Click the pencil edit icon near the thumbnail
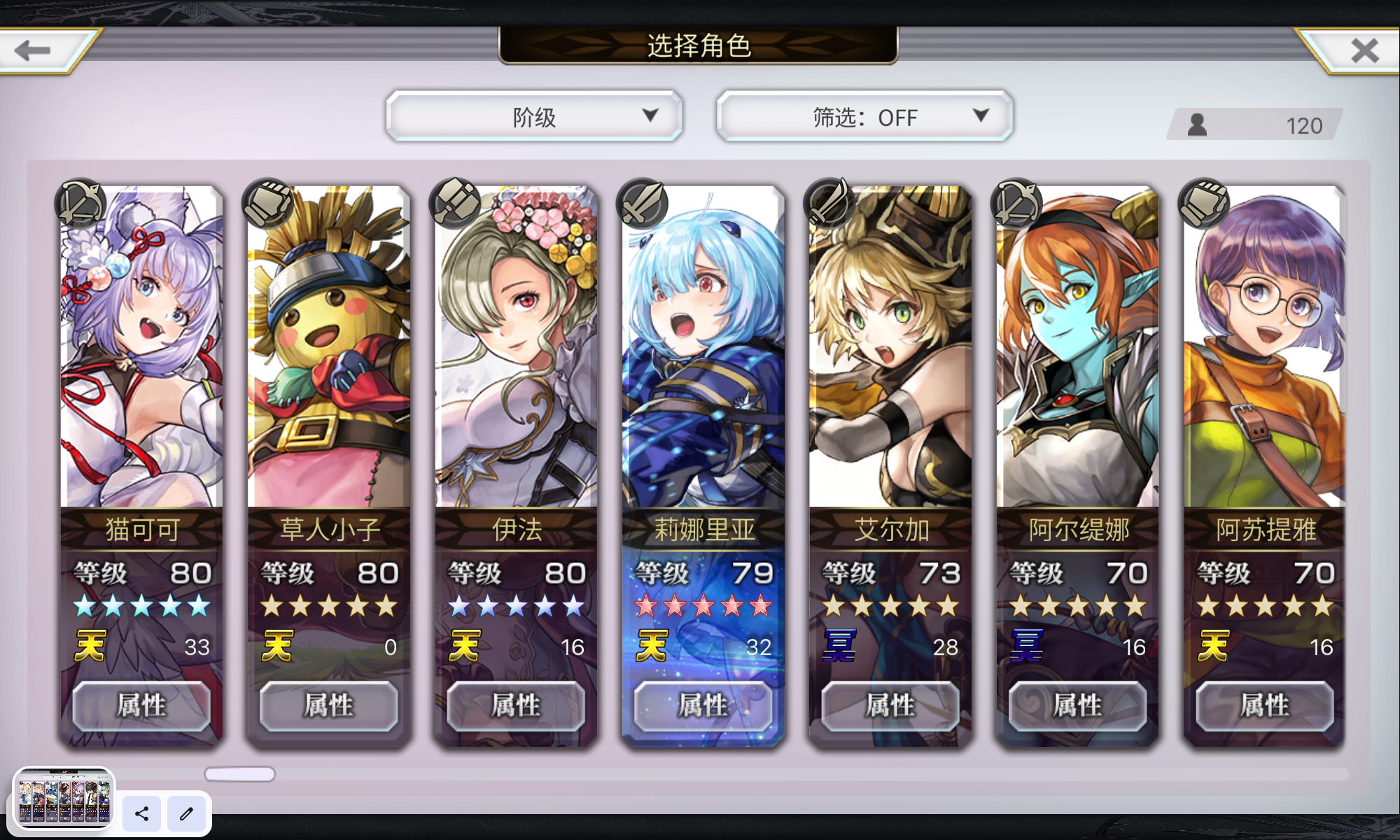Screen dimensions: 1400x840 tap(186, 814)
